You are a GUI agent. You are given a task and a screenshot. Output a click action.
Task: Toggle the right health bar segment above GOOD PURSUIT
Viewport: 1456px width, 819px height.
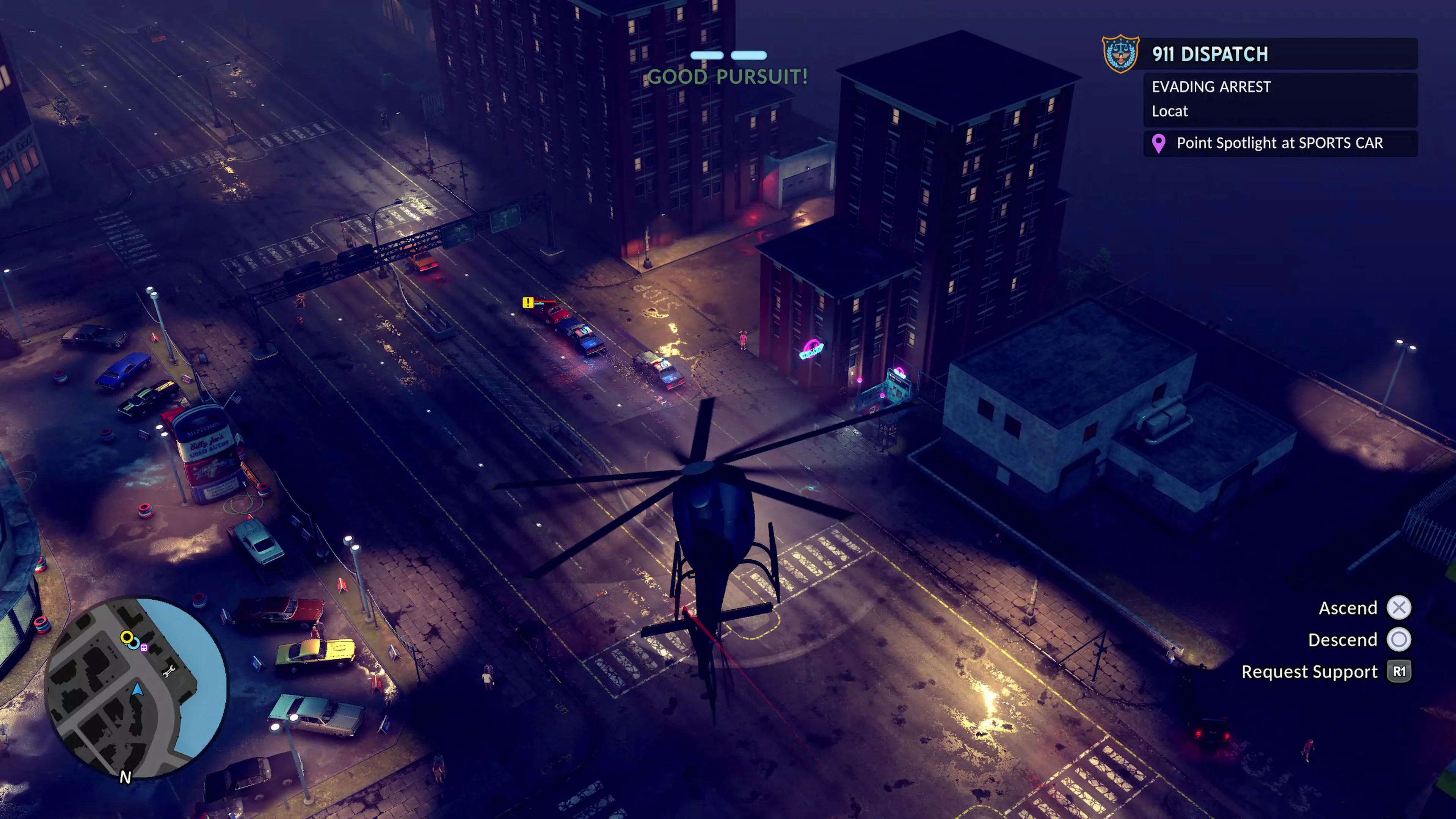click(x=749, y=55)
